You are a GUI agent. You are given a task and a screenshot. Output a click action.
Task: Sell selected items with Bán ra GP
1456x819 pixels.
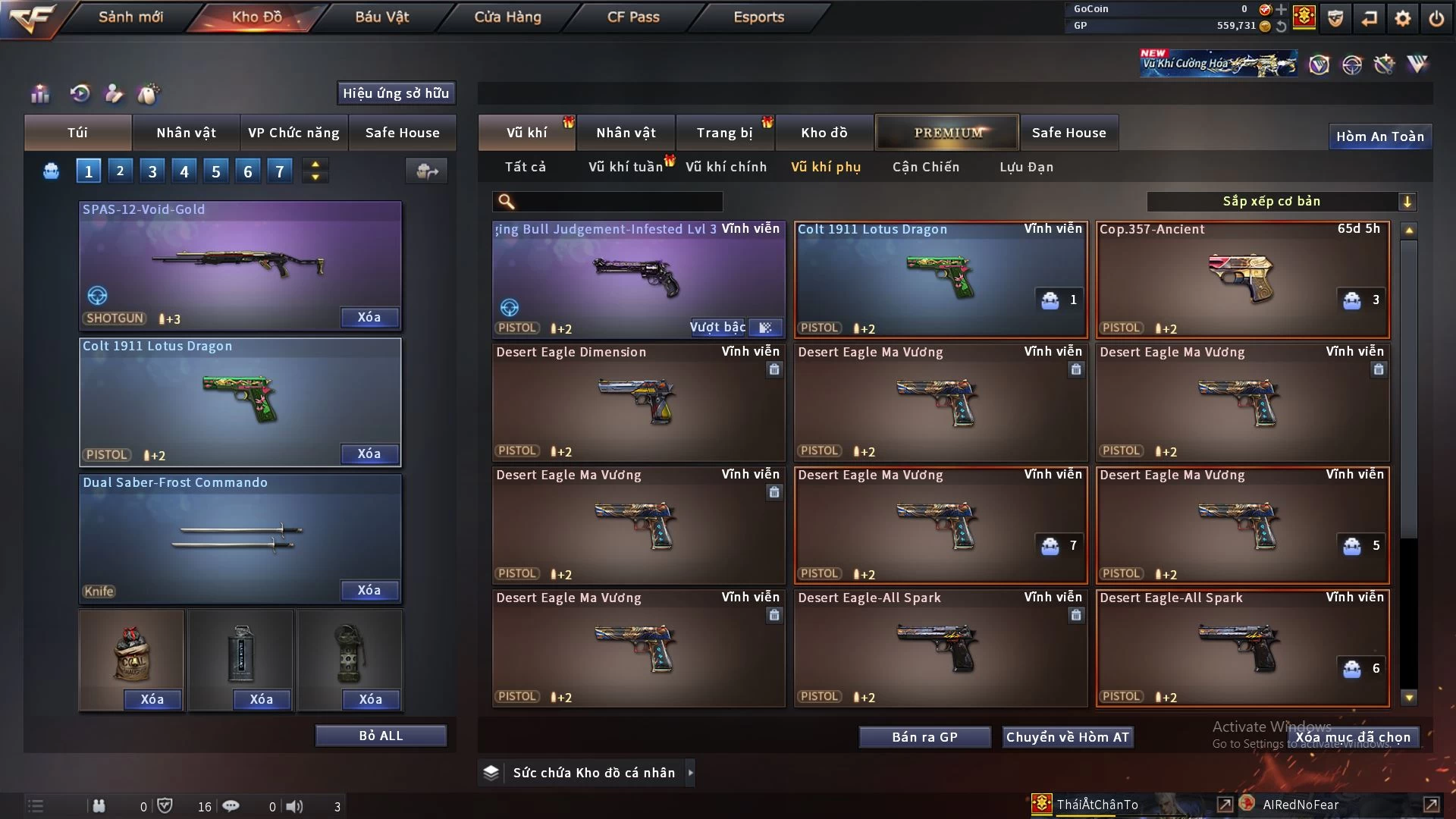[924, 737]
